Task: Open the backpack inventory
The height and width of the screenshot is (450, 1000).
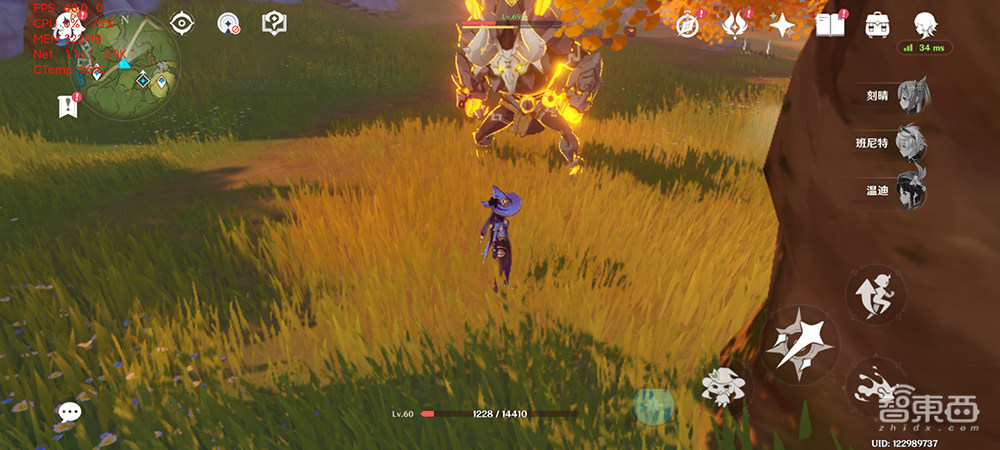Action: pyautogui.click(x=877, y=24)
